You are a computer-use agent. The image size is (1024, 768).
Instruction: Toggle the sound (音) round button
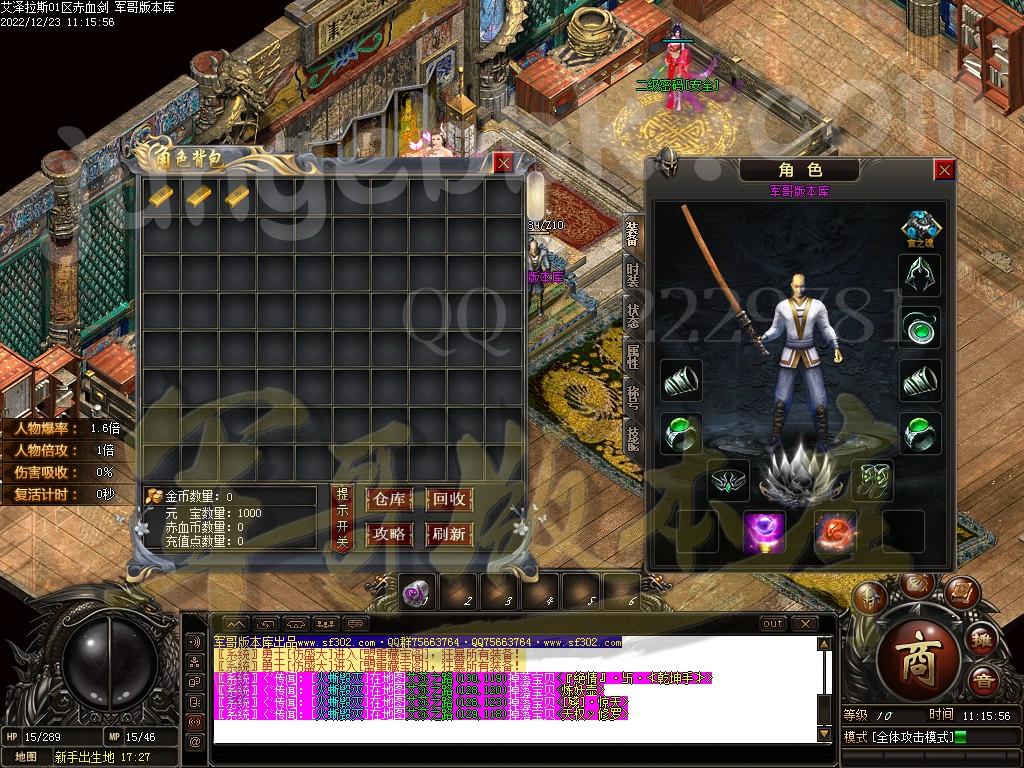click(983, 680)
